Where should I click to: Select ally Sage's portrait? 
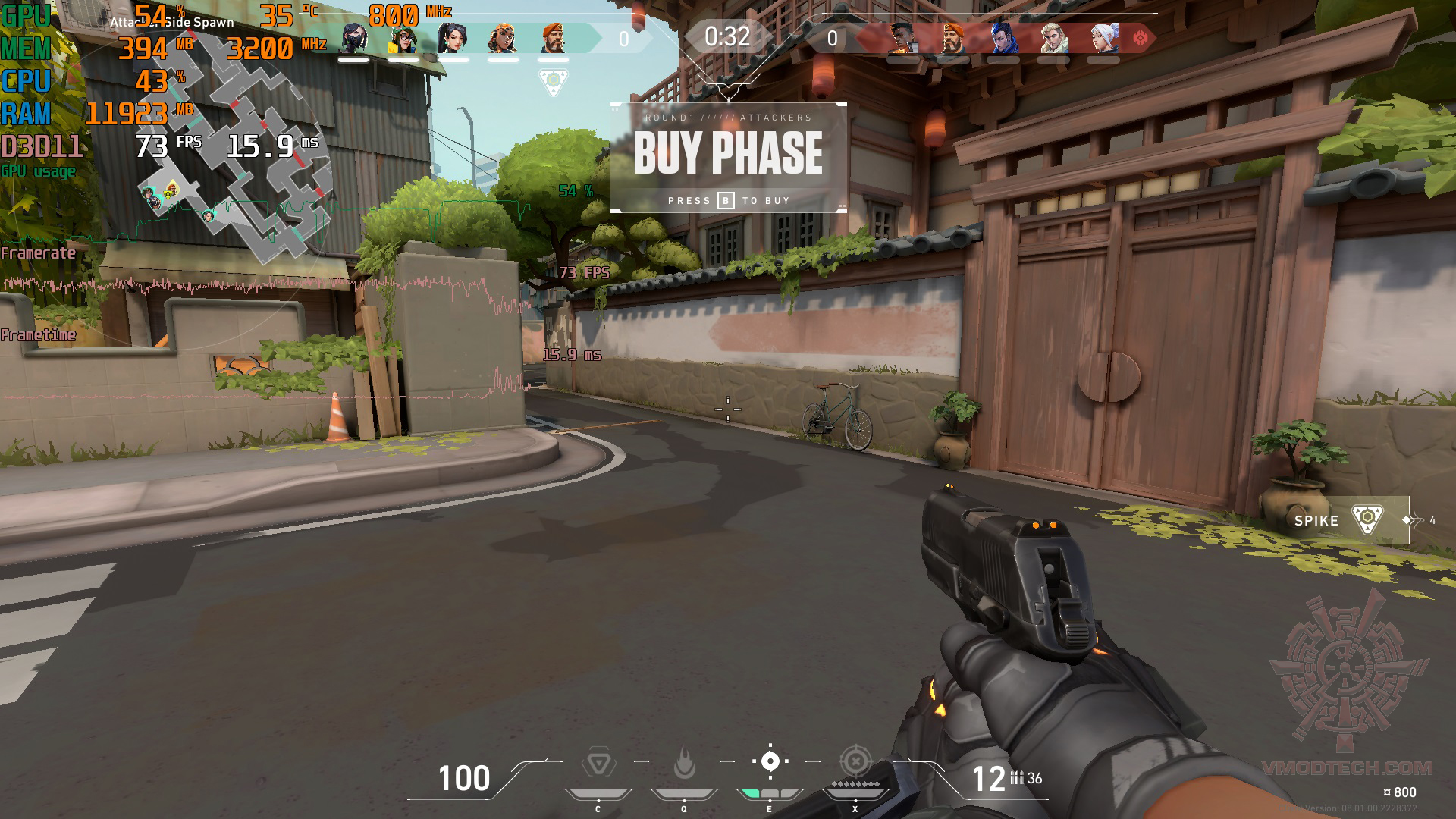pos(453,37)
